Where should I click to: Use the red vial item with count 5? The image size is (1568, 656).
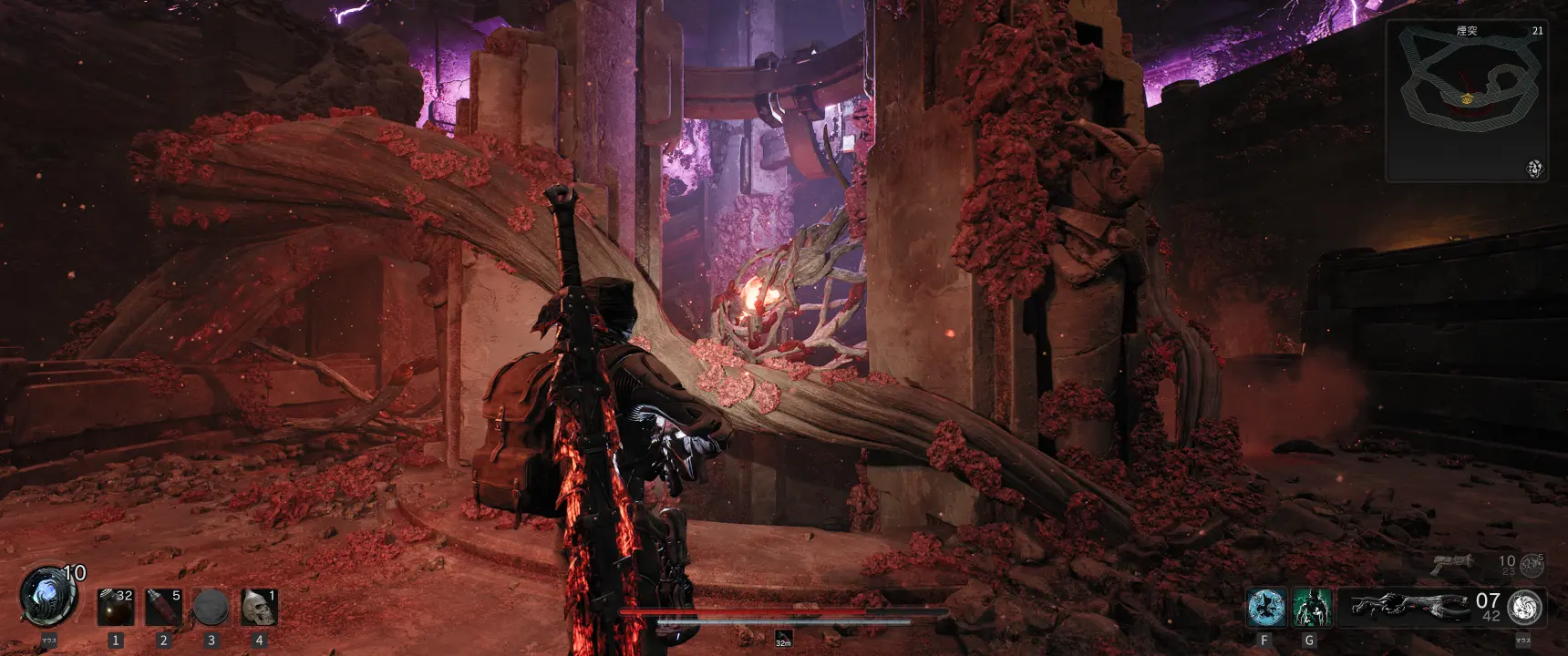pyautogui.click(x=164, y=608)
